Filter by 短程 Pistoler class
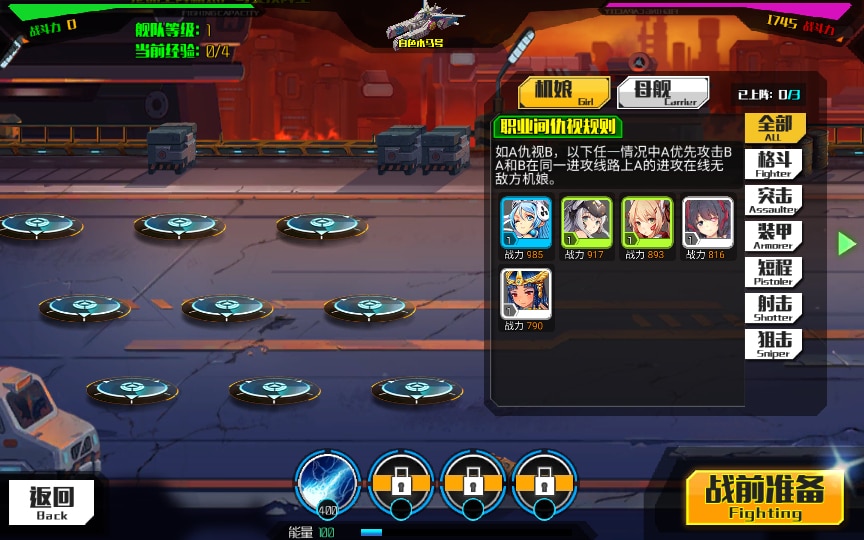864x540 pixels. pyautogui.click(x=774, y=272)
